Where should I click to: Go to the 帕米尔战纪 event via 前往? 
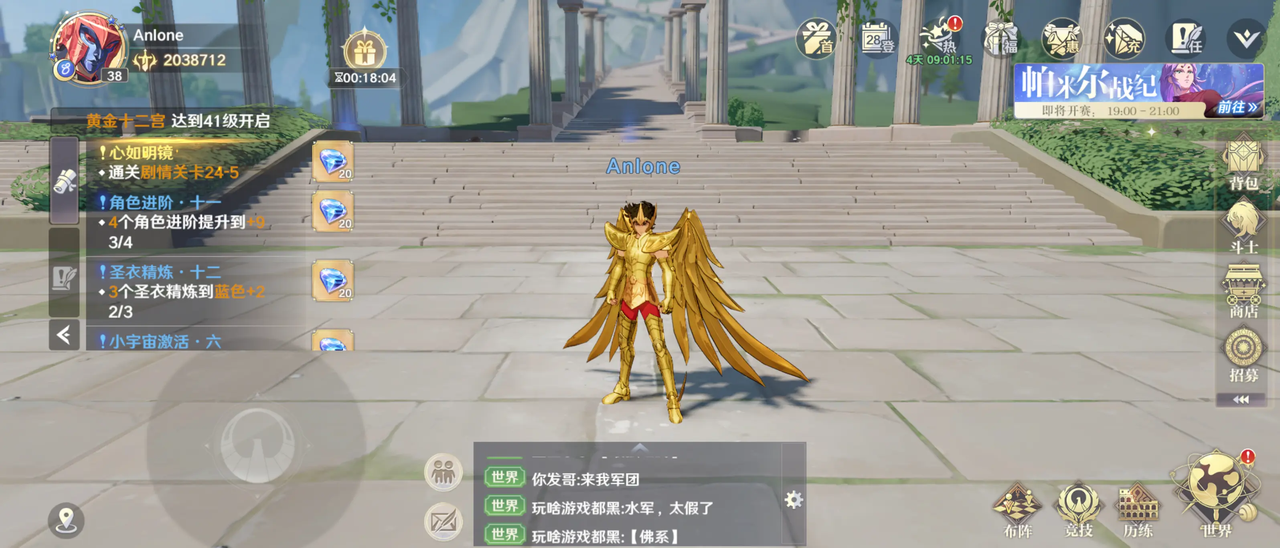click(x=1238, y=107)
